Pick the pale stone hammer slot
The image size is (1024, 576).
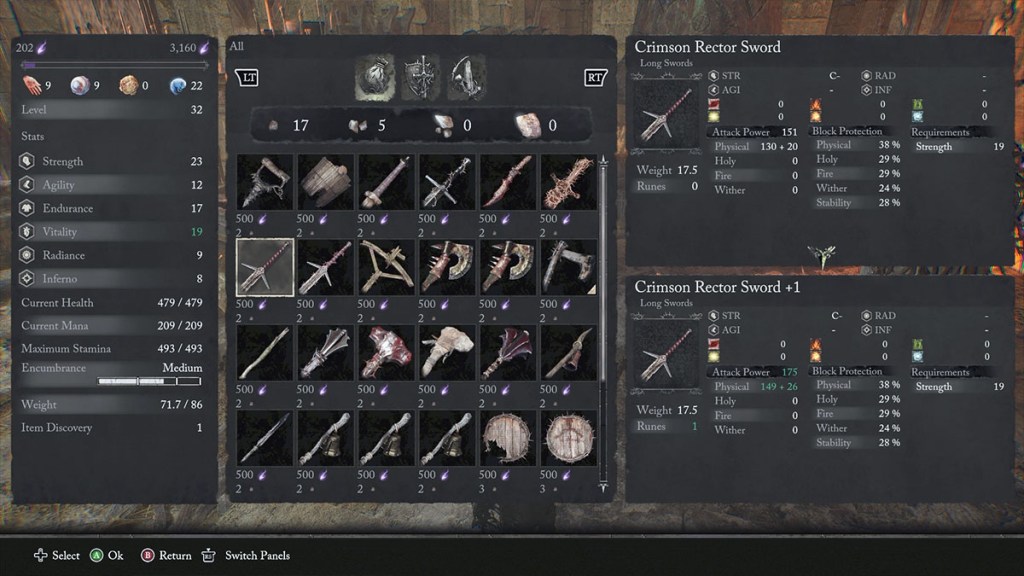(448, 353)
